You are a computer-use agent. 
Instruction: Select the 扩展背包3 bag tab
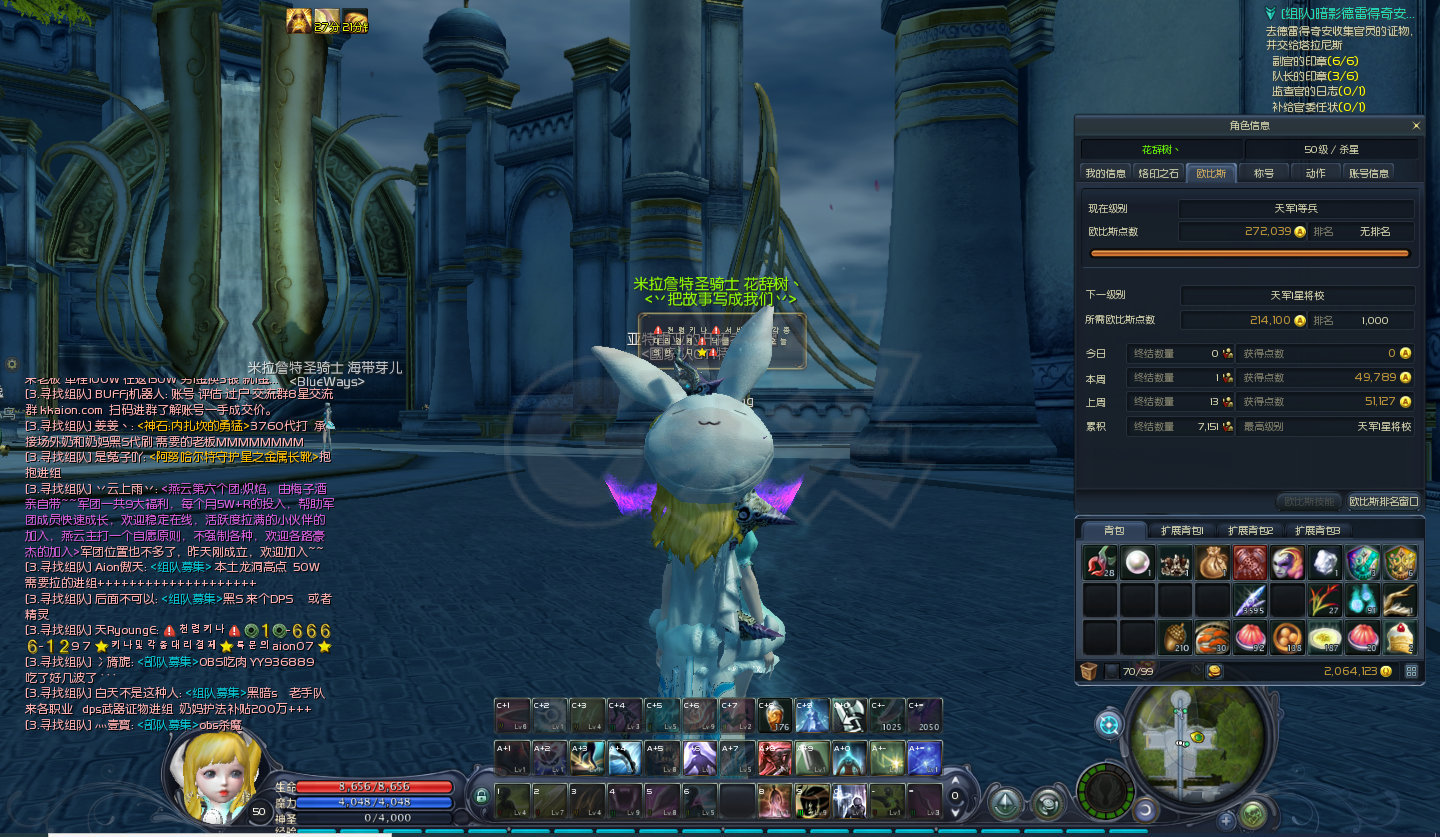(x=1317, y=530)
